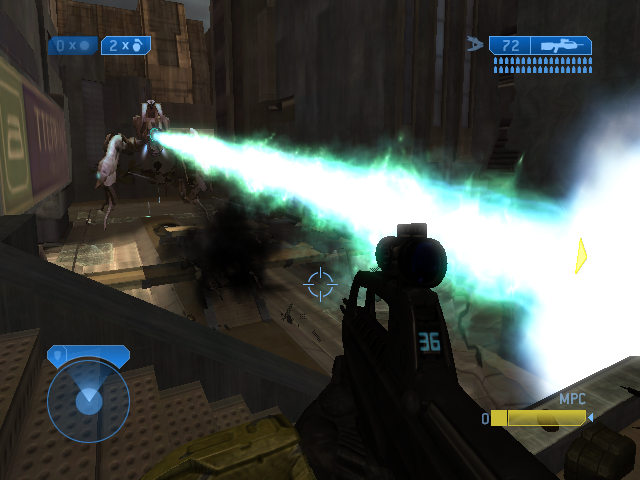
Task: Click the battle rifle weapon icon
Action: [x=562, y=46]
